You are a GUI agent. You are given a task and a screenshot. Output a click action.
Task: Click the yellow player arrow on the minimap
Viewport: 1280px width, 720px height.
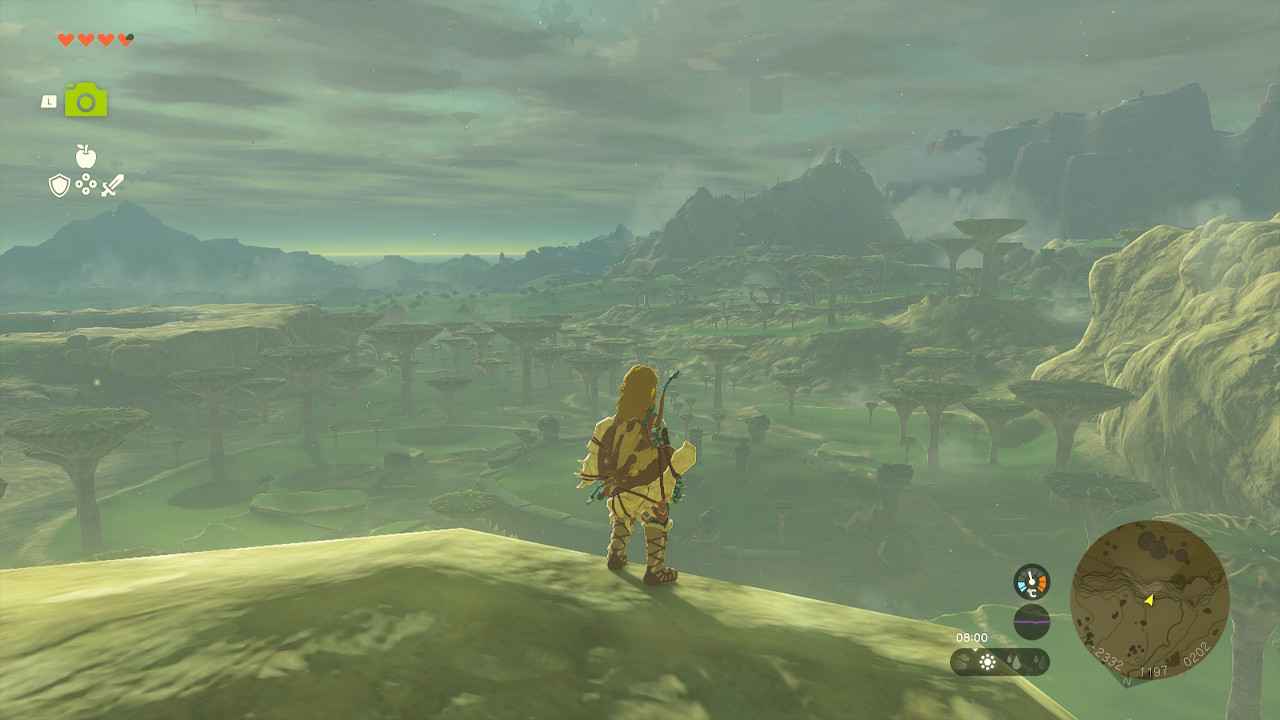(x=1149, y=601)
